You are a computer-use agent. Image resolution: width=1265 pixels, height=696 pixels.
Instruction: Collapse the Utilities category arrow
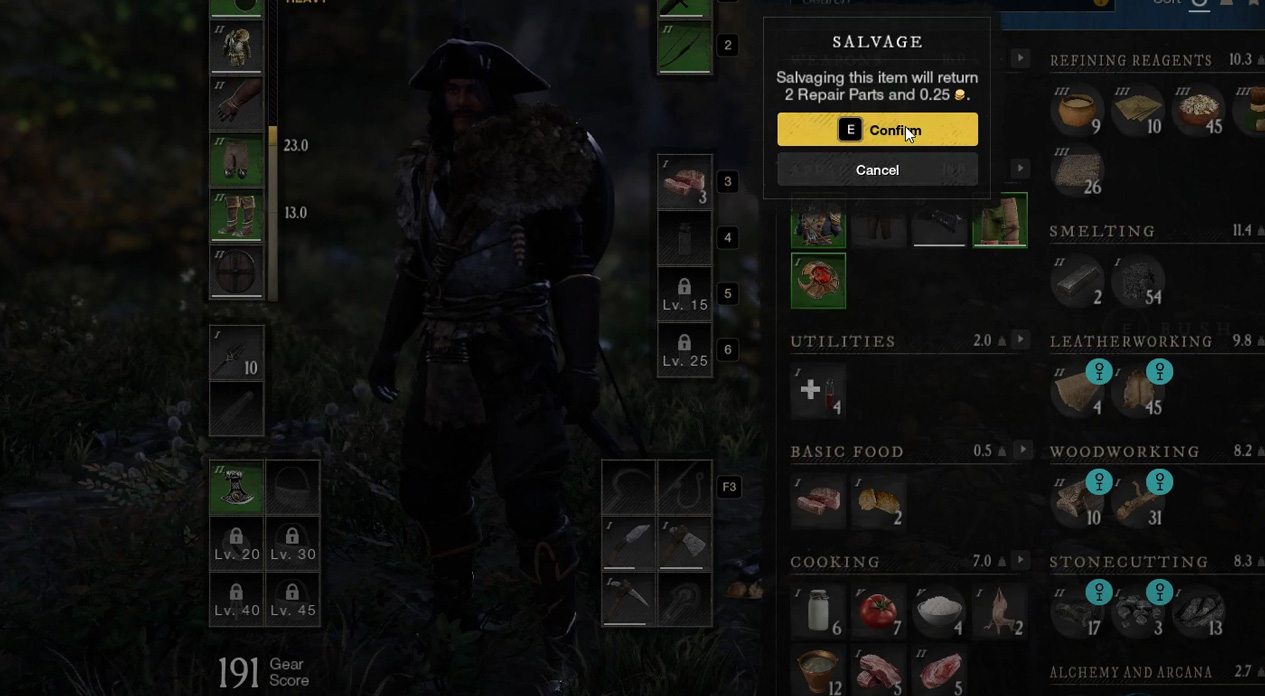tap(1021, 340)
